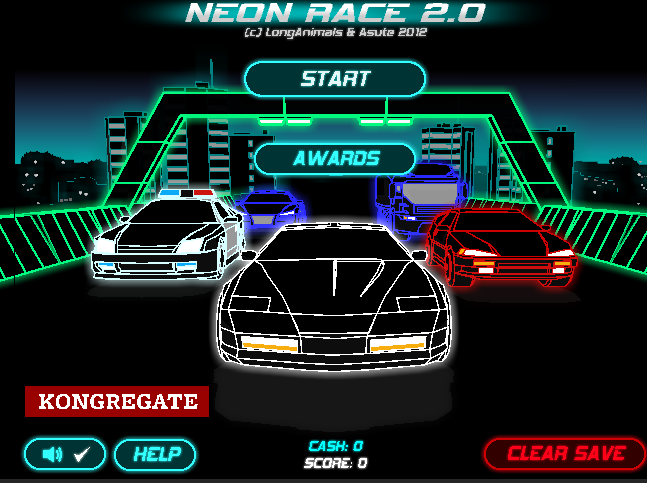Click the CLEAR SAVE button
The height and width of the screenshot is (483, 647).
click(x=565, y=453)
